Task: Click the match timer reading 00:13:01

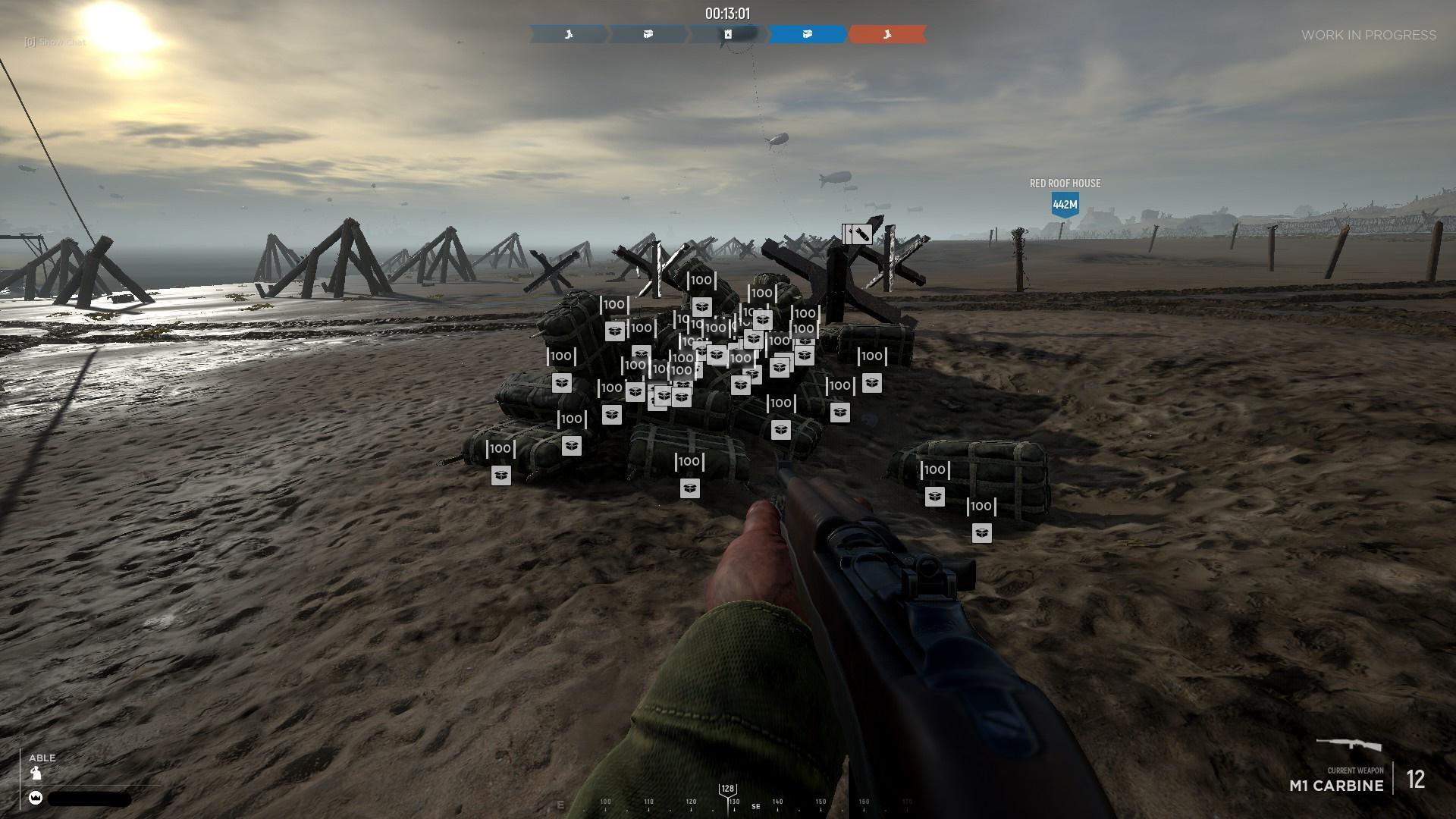Action: (726, 12)
